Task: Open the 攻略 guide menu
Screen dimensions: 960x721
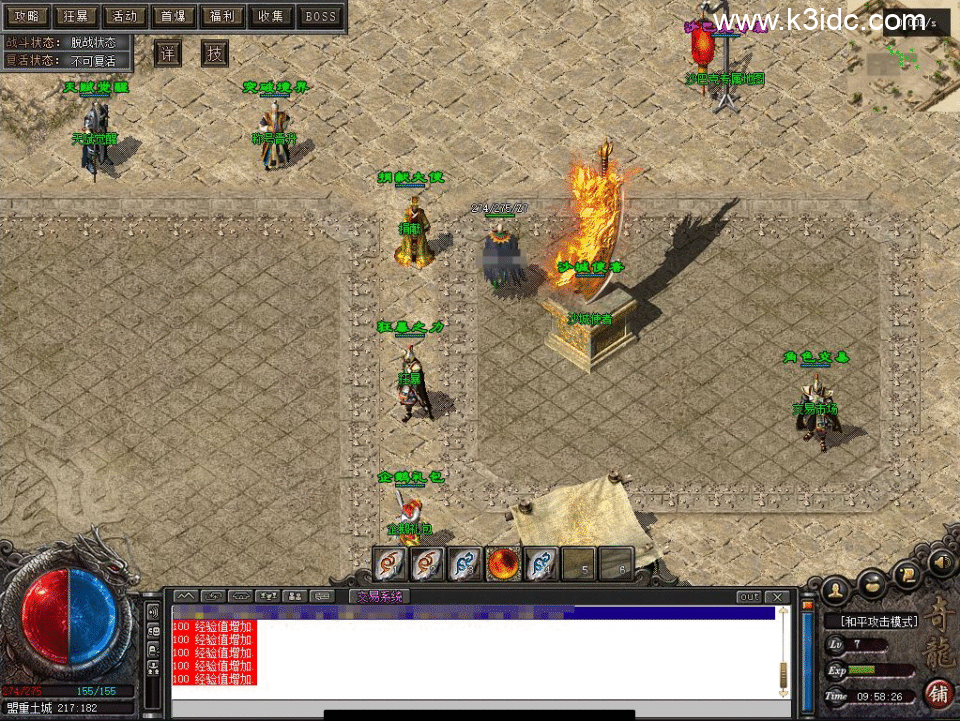Action: (x=27, y=16)
